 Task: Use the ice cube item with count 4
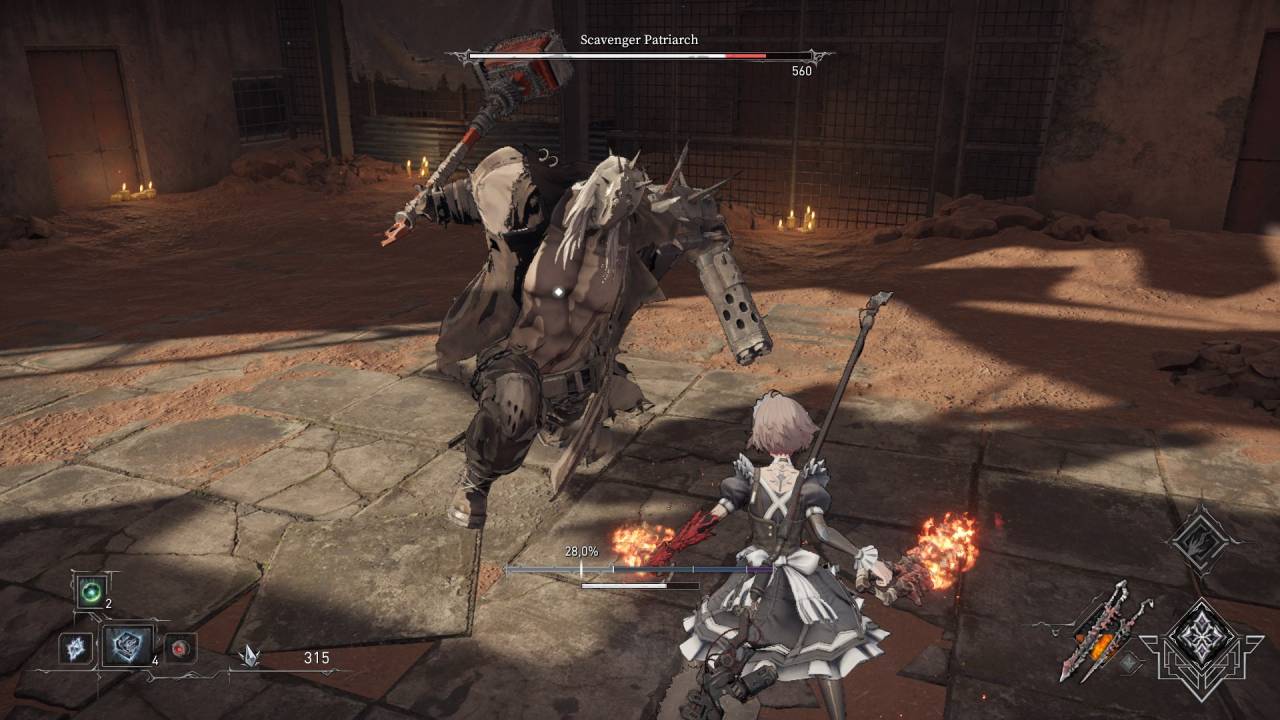[128, 647]
